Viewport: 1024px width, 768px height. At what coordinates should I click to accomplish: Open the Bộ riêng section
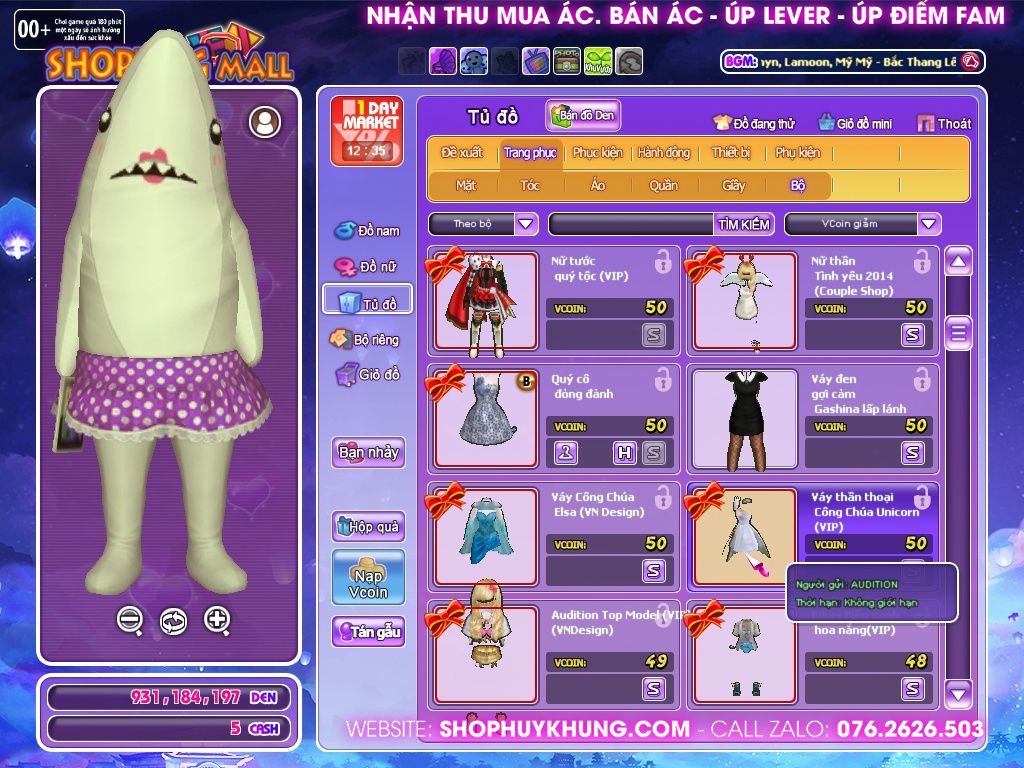click(366, 340)
